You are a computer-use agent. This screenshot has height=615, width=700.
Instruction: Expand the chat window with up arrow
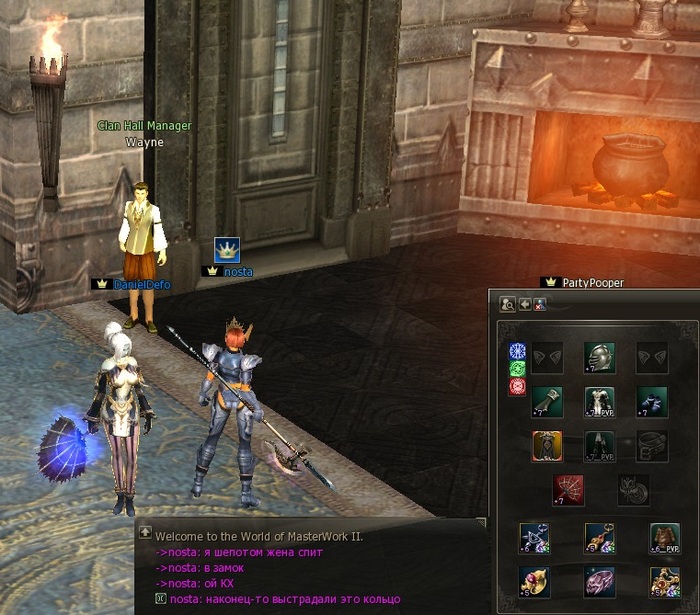[x=145, y=533]
